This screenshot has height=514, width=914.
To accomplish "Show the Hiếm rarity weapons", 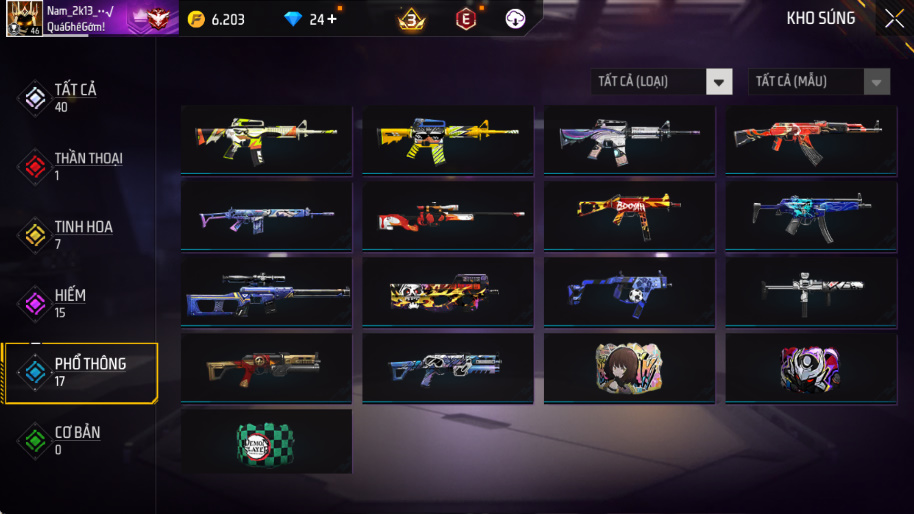I will (70, 303).
